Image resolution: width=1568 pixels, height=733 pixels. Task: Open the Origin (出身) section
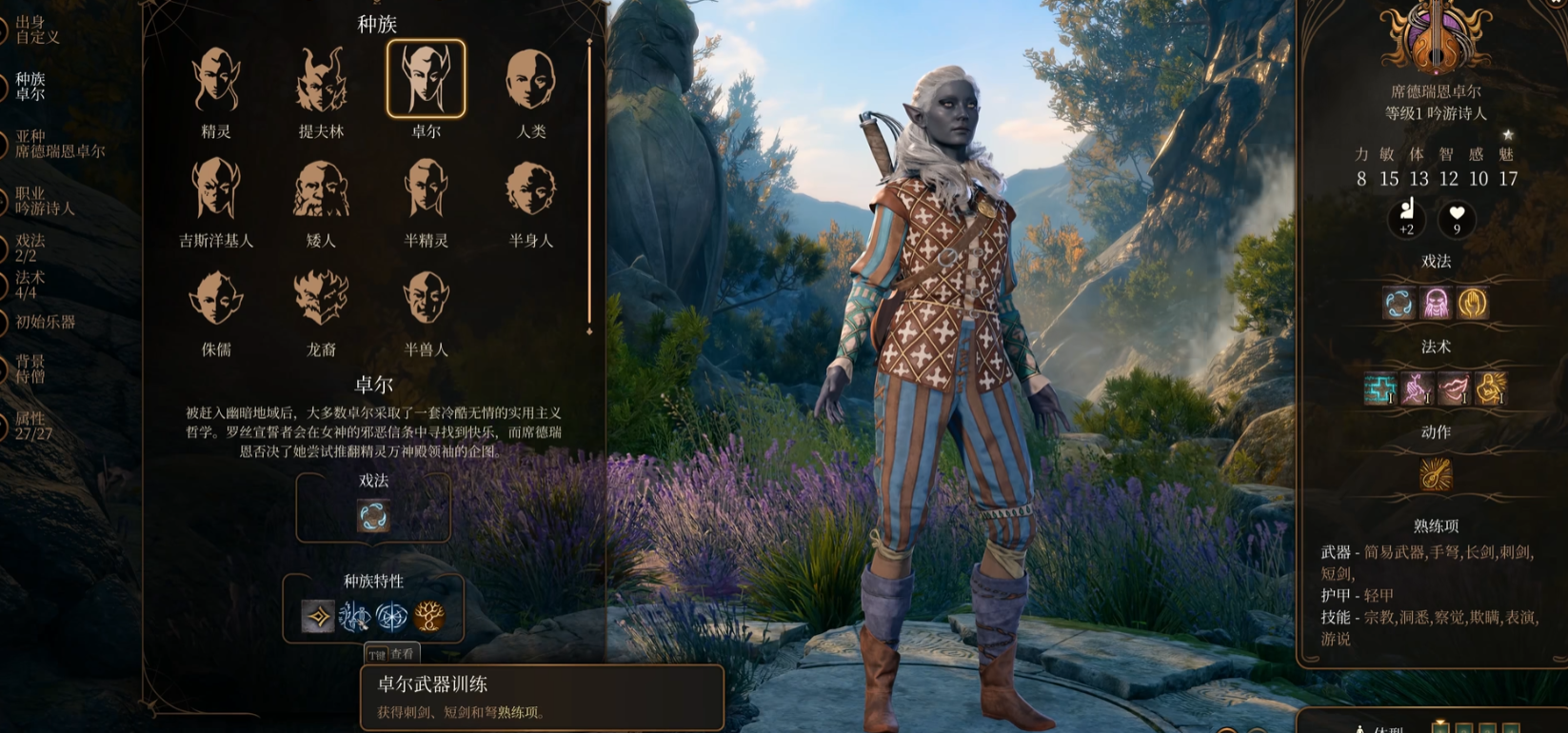tap(36, 30)
